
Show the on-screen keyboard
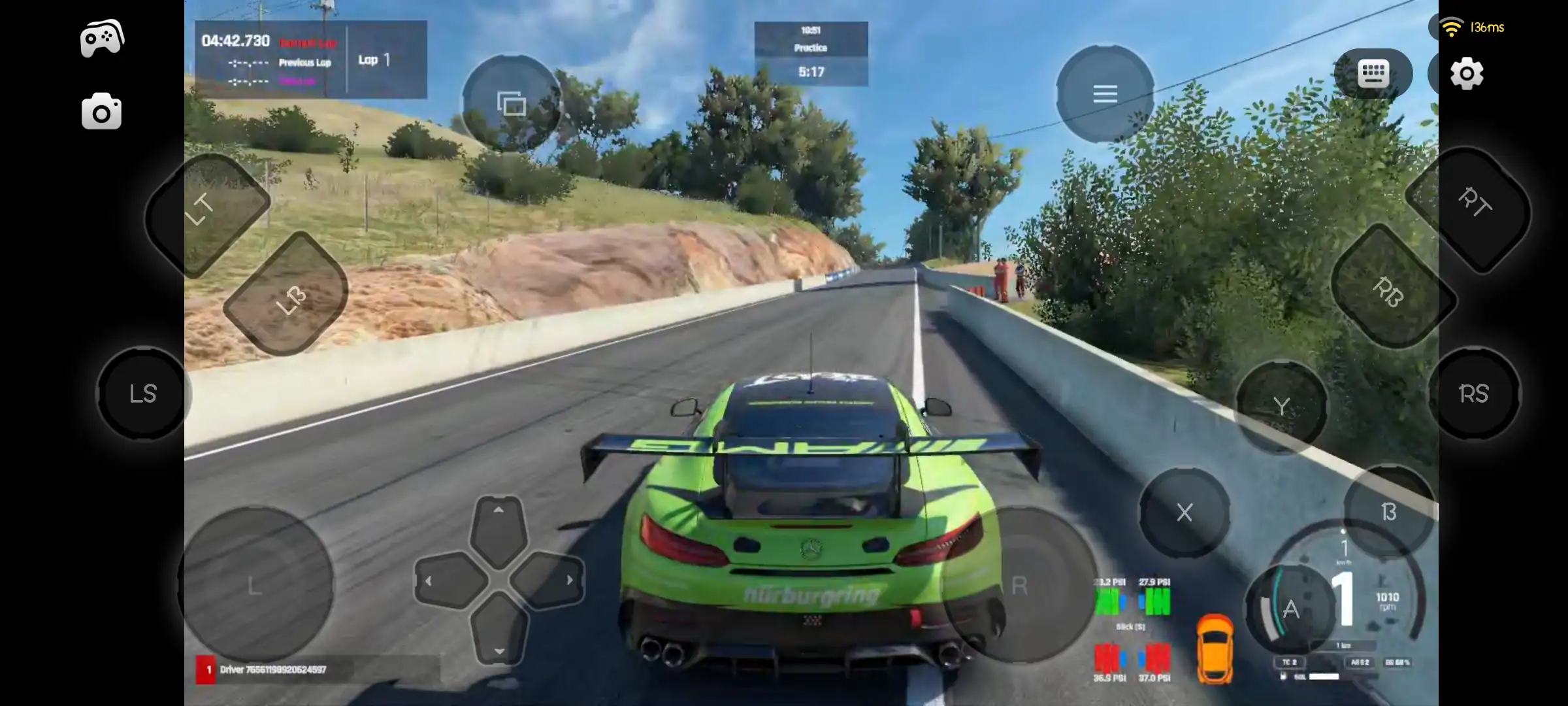coord(1373,73)
